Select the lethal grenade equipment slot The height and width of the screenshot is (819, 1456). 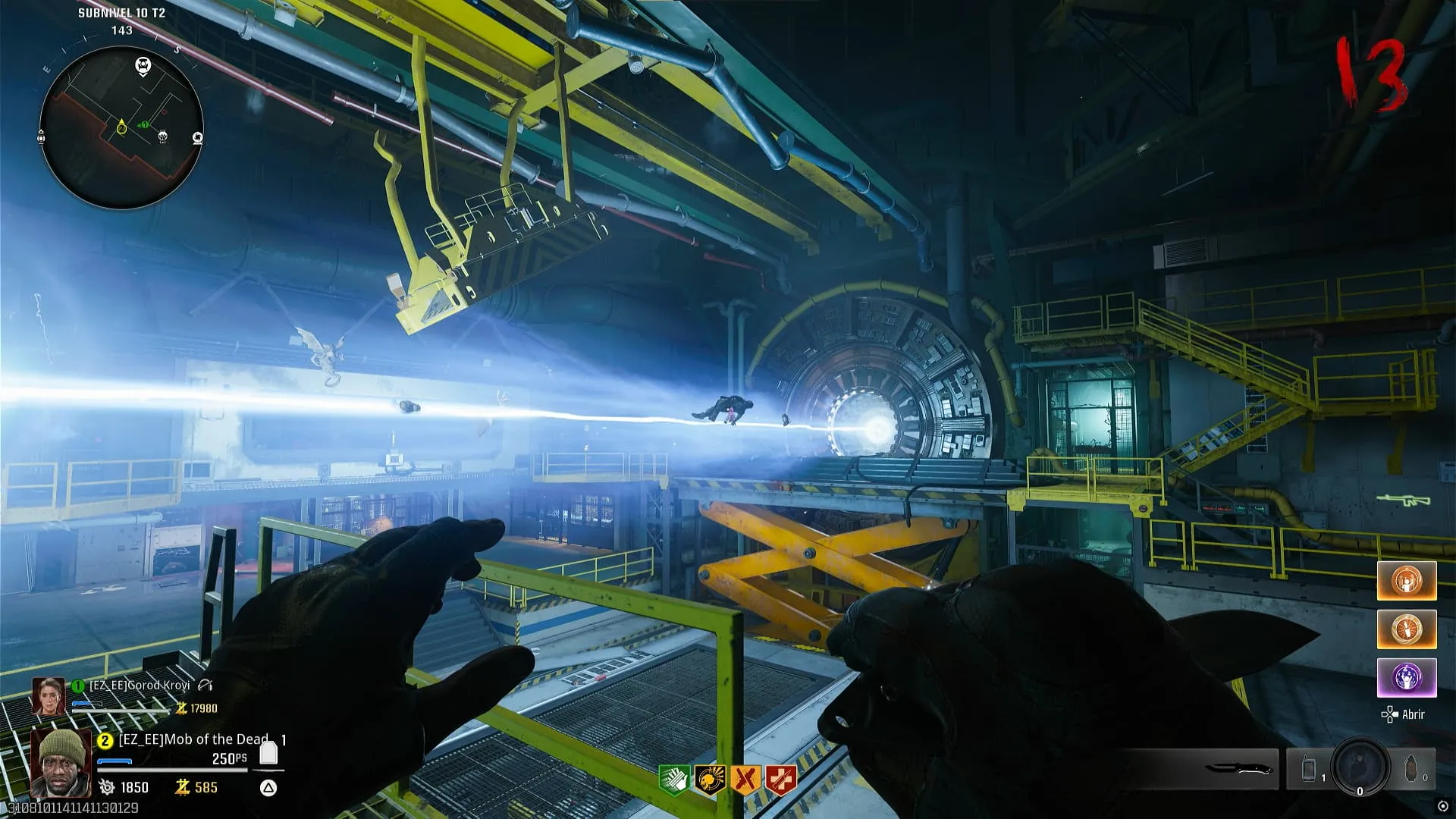tap(1411, 770)
